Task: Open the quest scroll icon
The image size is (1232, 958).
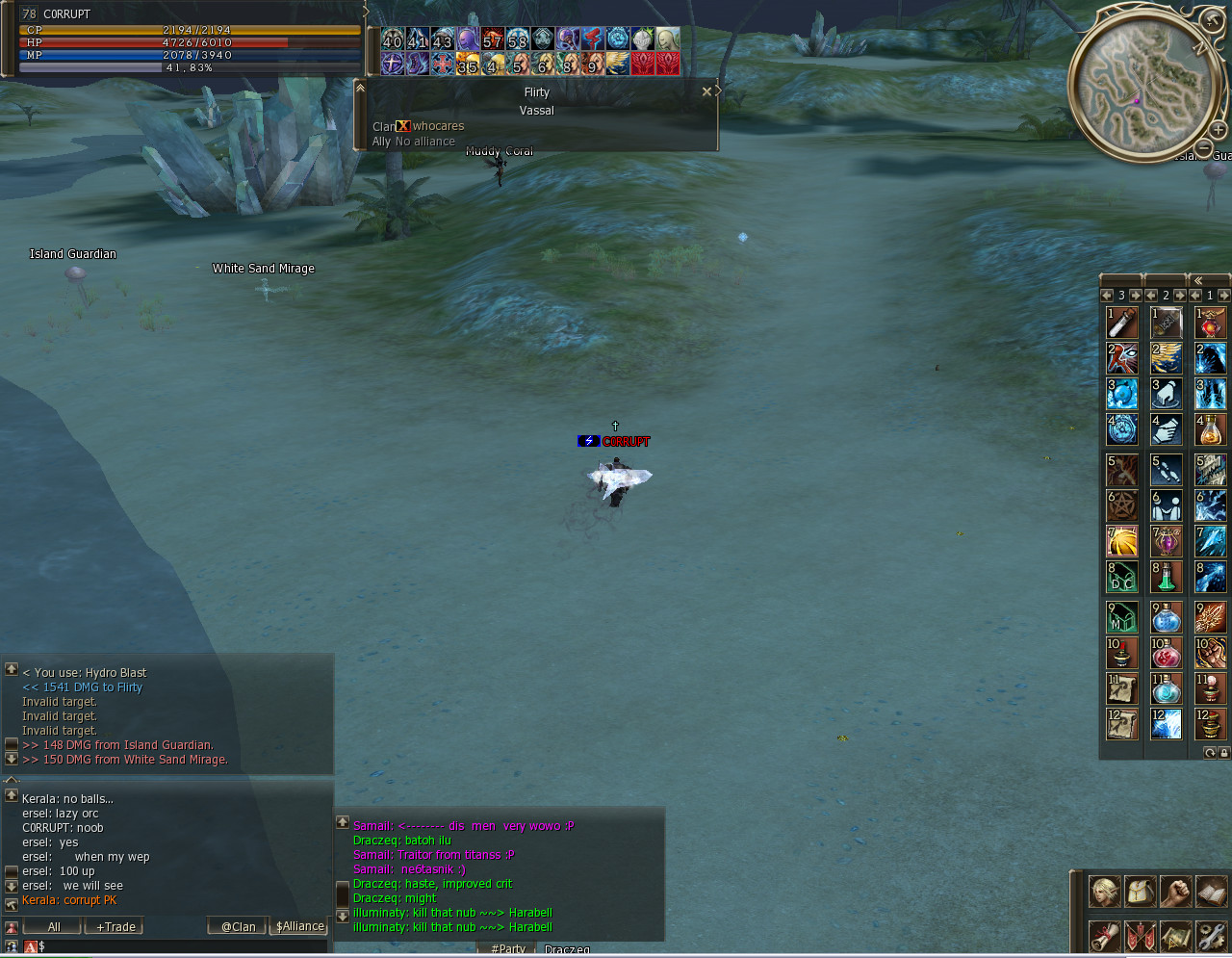Action: coord(1104,935)
